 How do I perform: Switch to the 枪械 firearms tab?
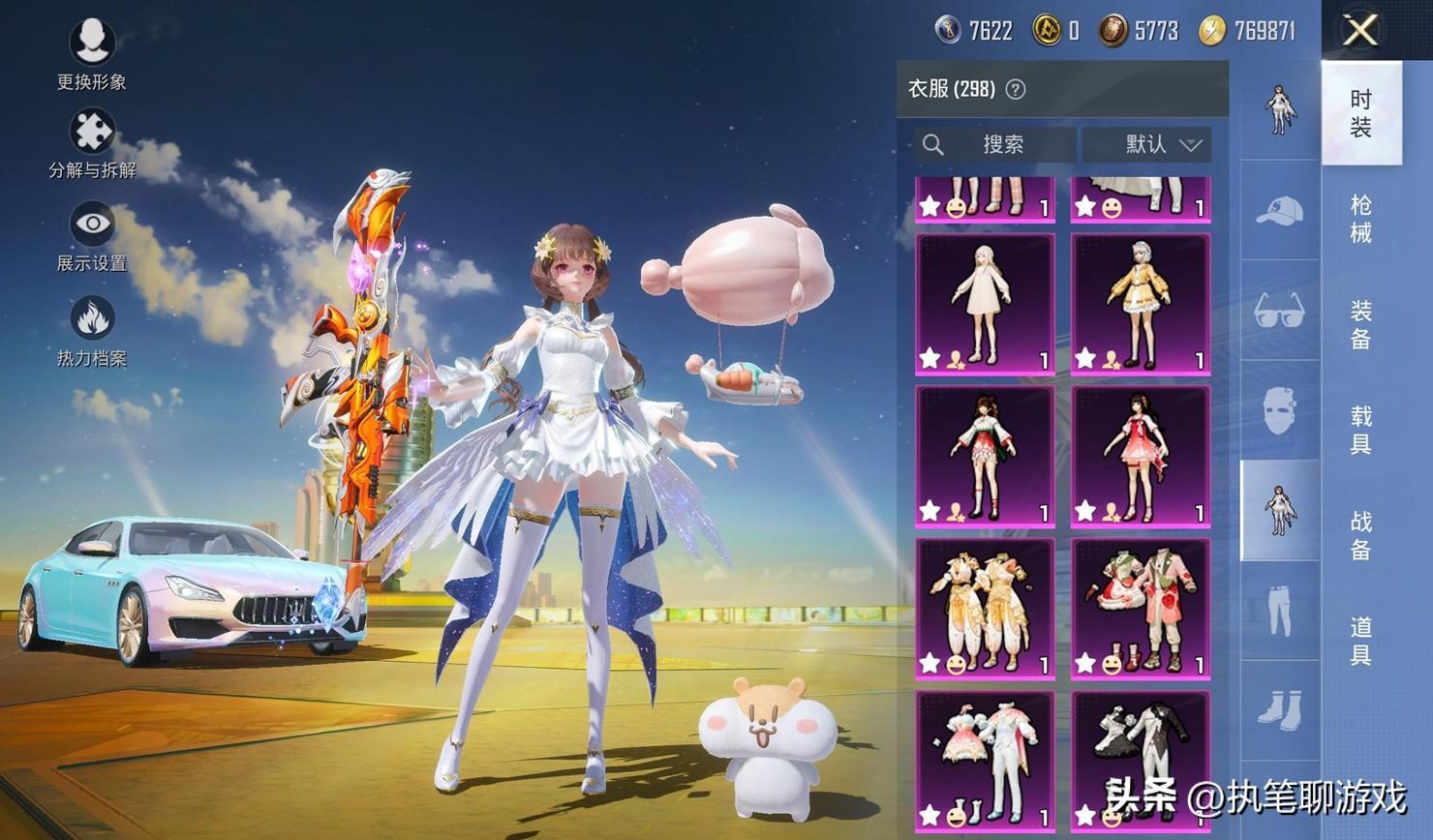coord(1360,218)
